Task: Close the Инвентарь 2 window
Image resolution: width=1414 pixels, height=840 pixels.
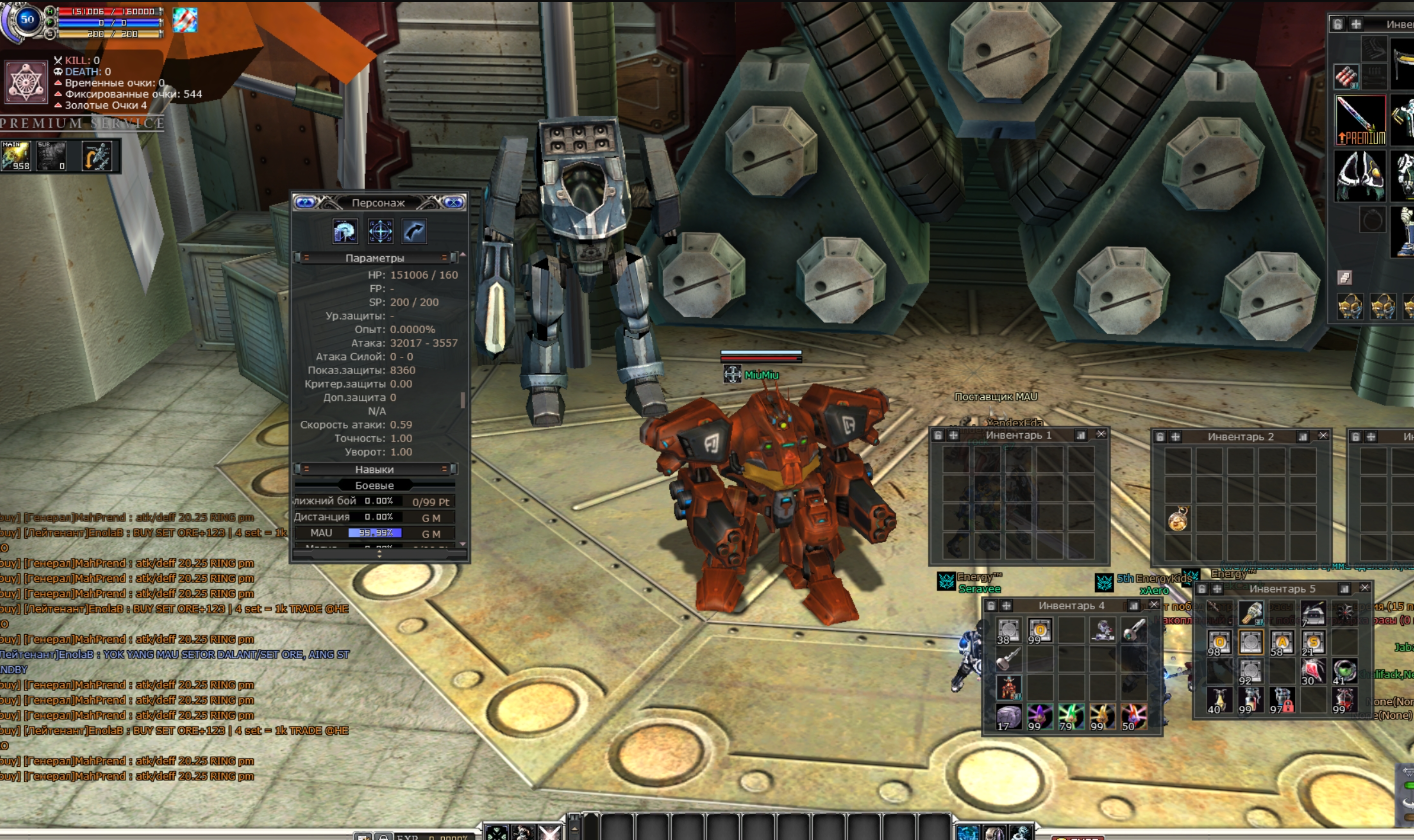Action: (1323, 436)
